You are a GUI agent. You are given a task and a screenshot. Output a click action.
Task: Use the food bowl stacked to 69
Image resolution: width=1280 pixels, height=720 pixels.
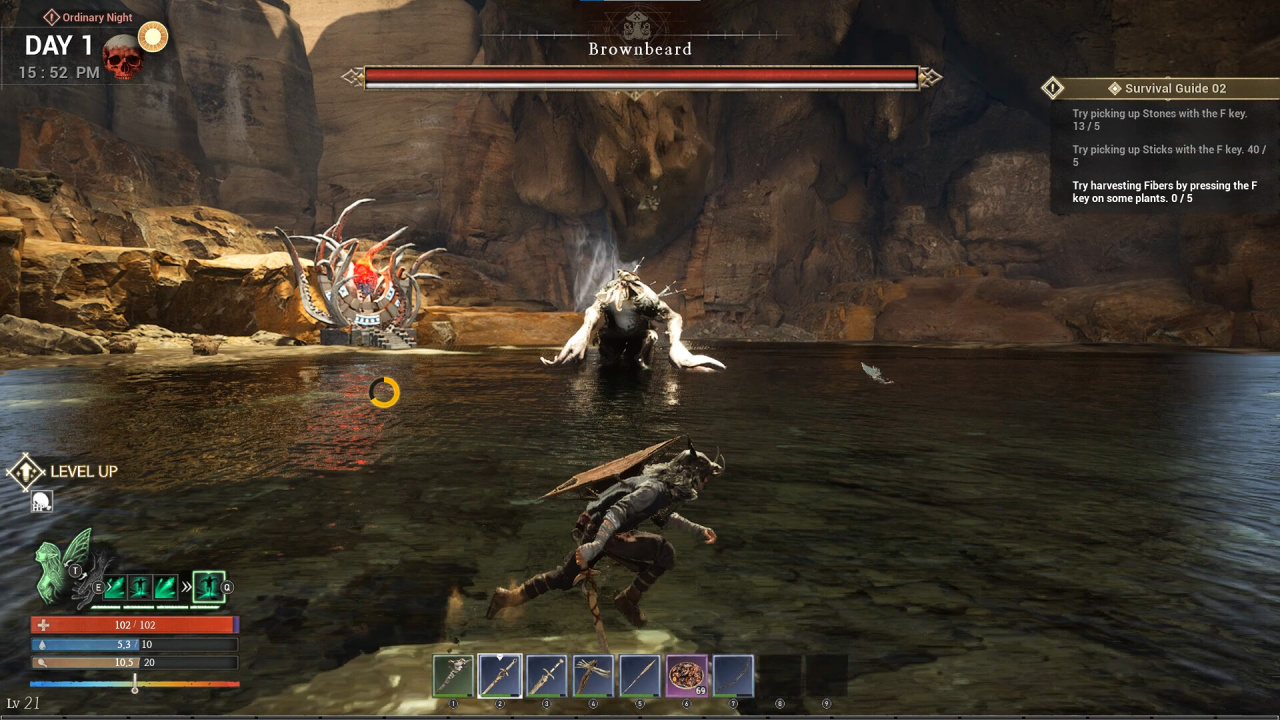click(x=687, y=676)
